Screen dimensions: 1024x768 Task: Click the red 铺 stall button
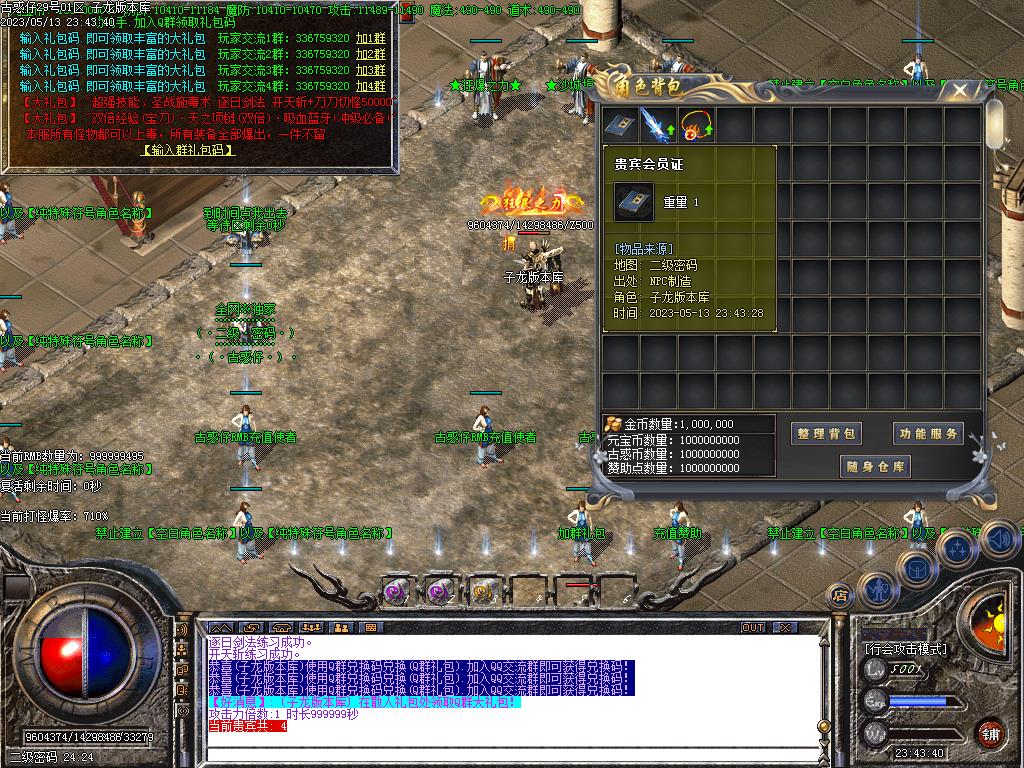pyautogui.click(x=990, y=732)
